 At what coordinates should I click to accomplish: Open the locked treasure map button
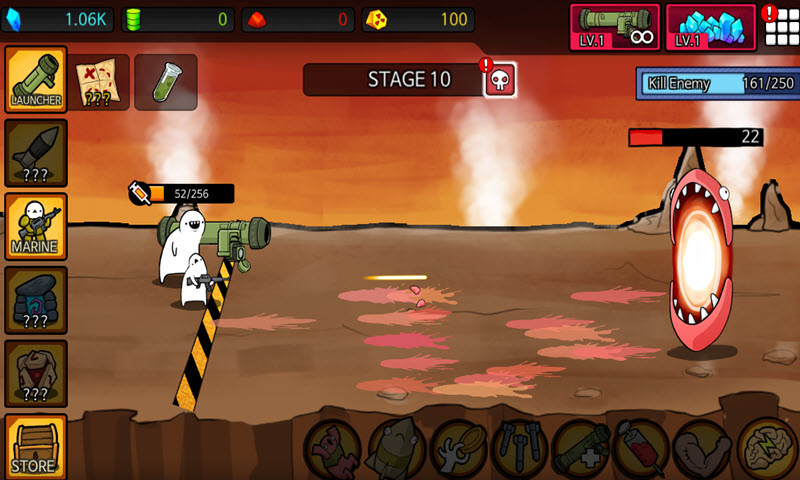[x=102, y=82]
